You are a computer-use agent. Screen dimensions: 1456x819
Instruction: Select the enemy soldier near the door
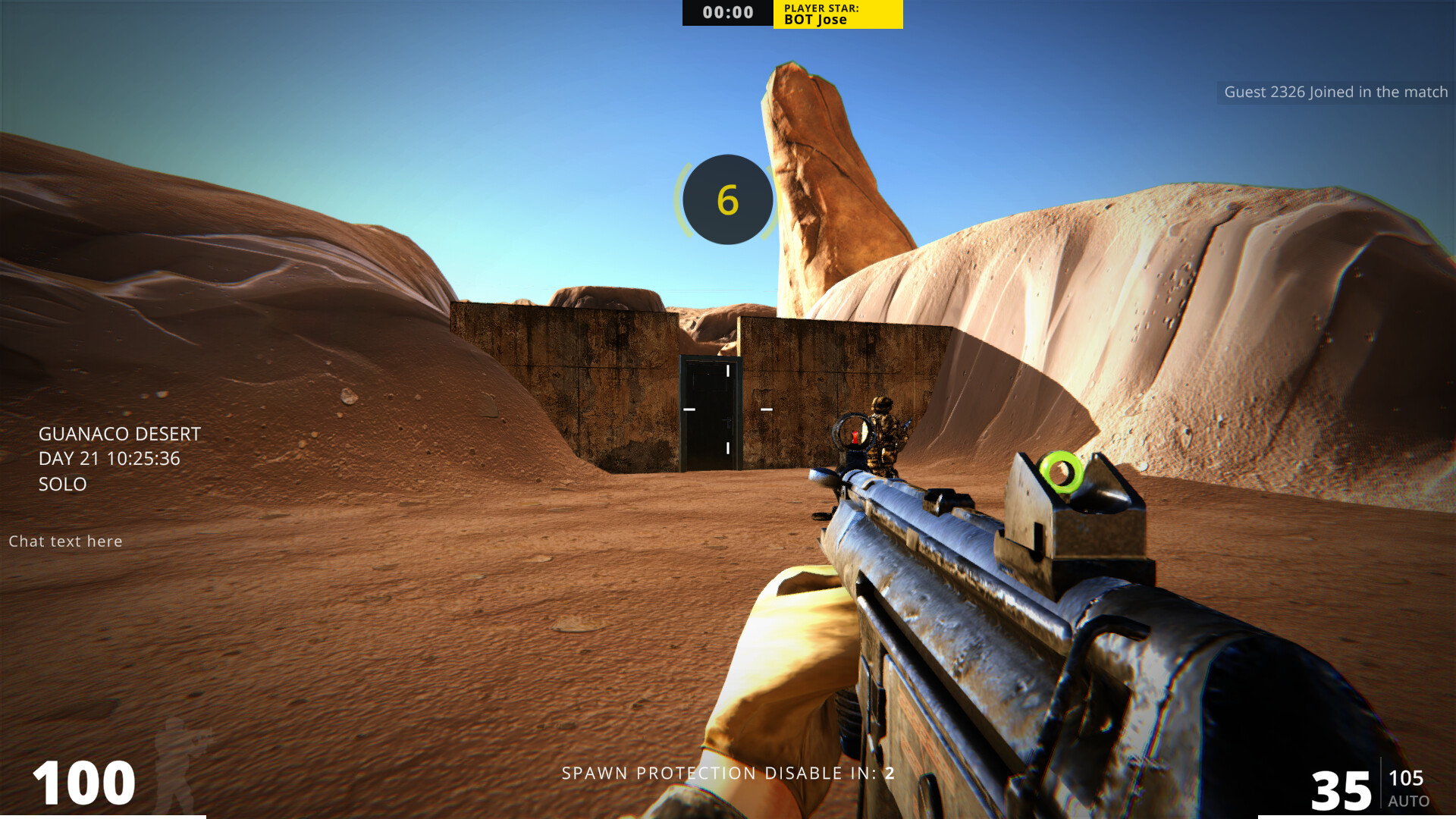pos(886,428)
